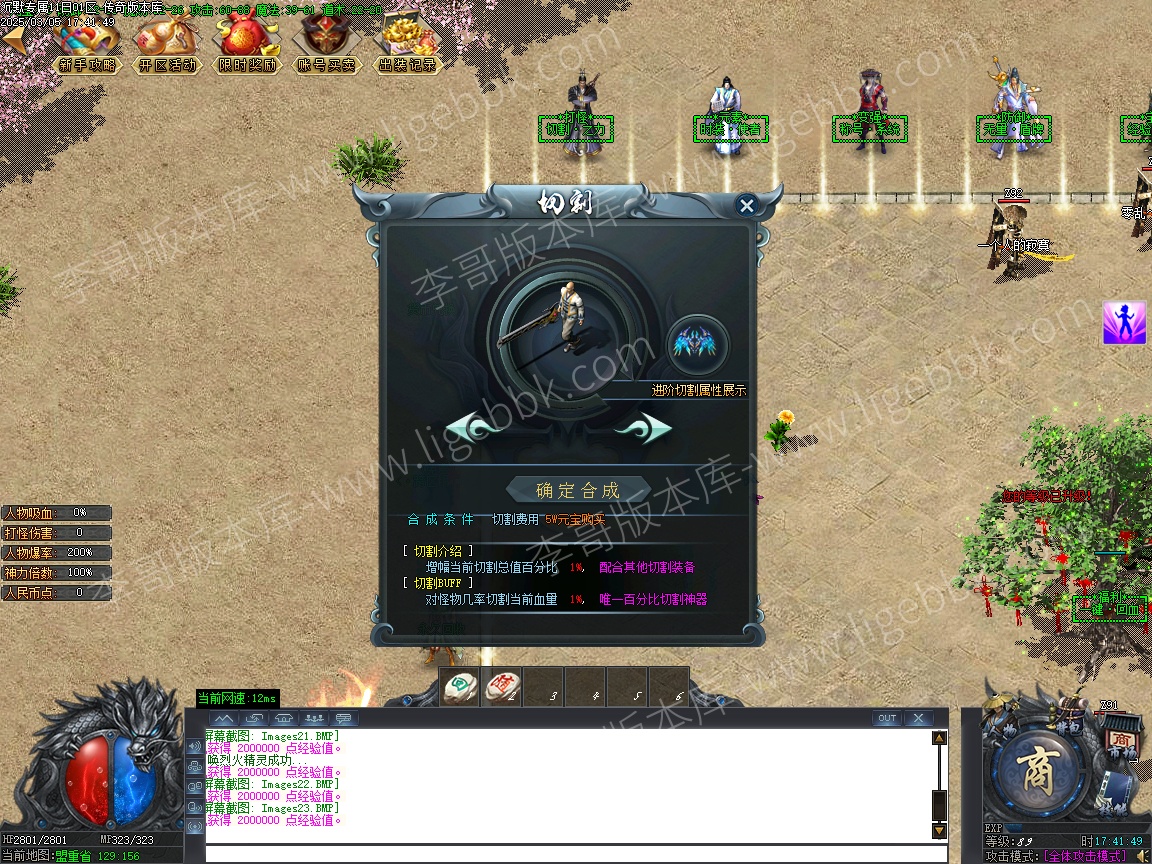Open the 账号买卖 account trading menu
Screen dimensions: 1152x864
coord(327,45)
